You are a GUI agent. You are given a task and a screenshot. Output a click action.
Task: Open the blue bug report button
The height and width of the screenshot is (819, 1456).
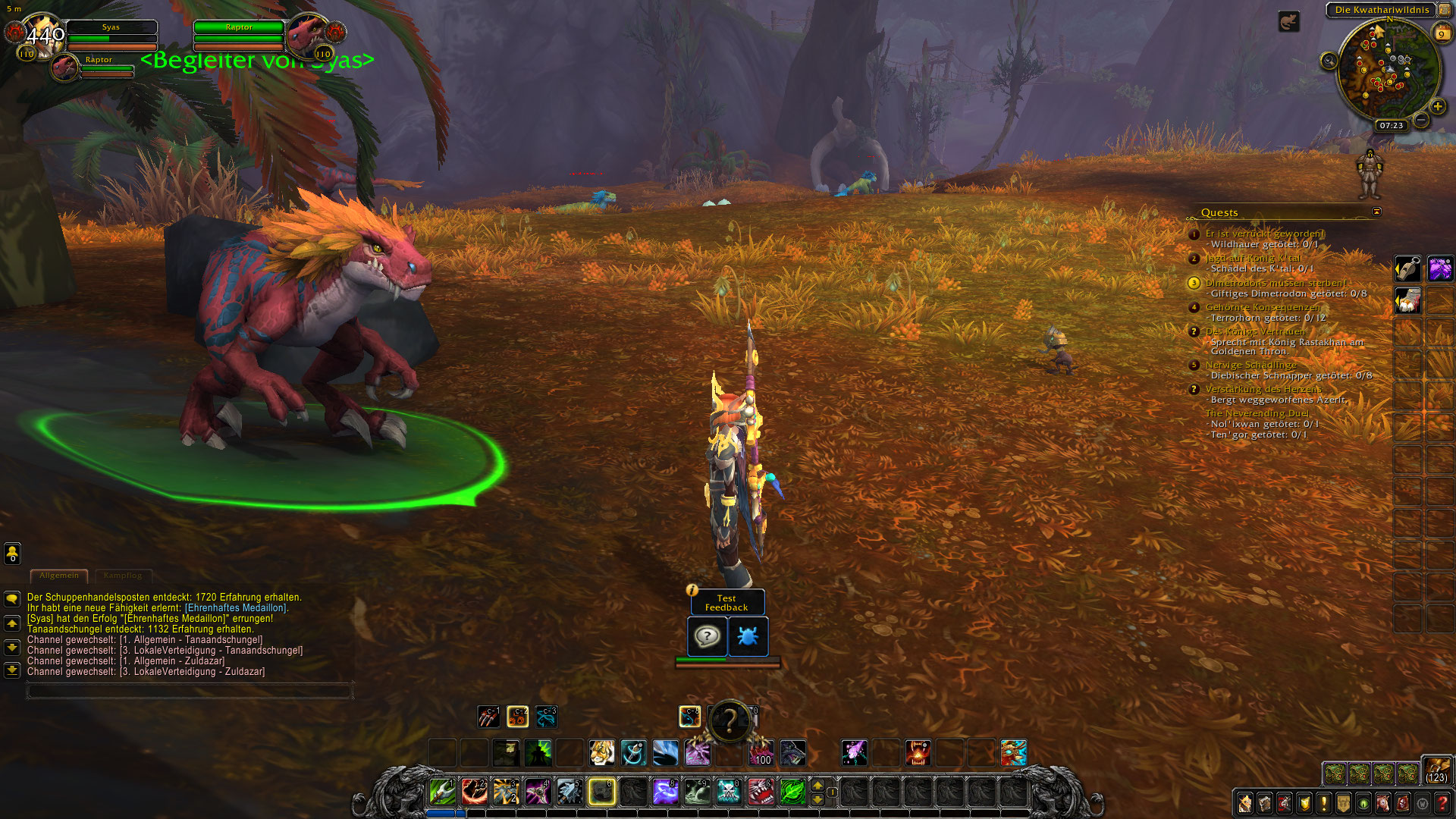[x=748, y=636]
